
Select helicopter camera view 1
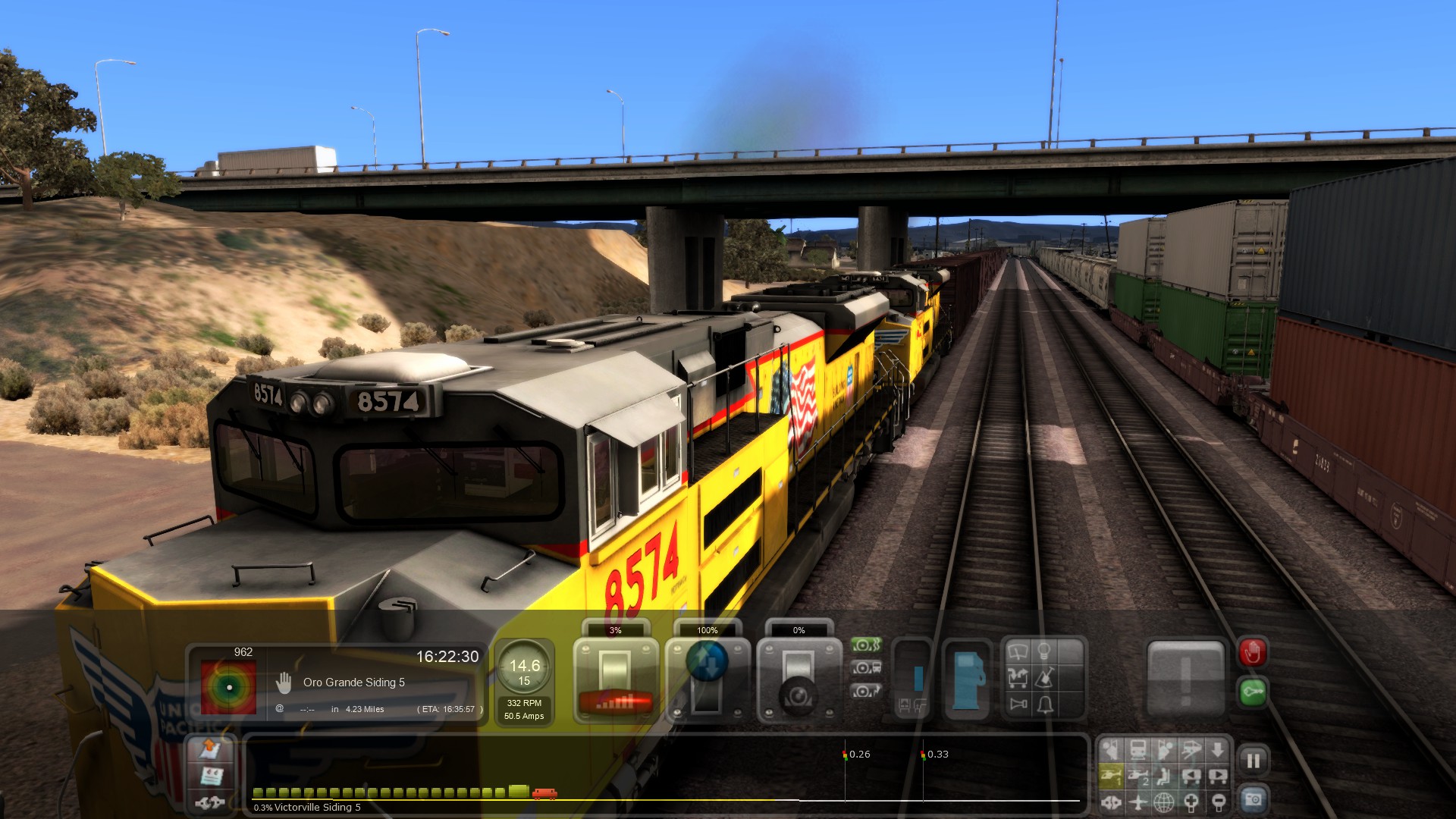coord(1111,776)
